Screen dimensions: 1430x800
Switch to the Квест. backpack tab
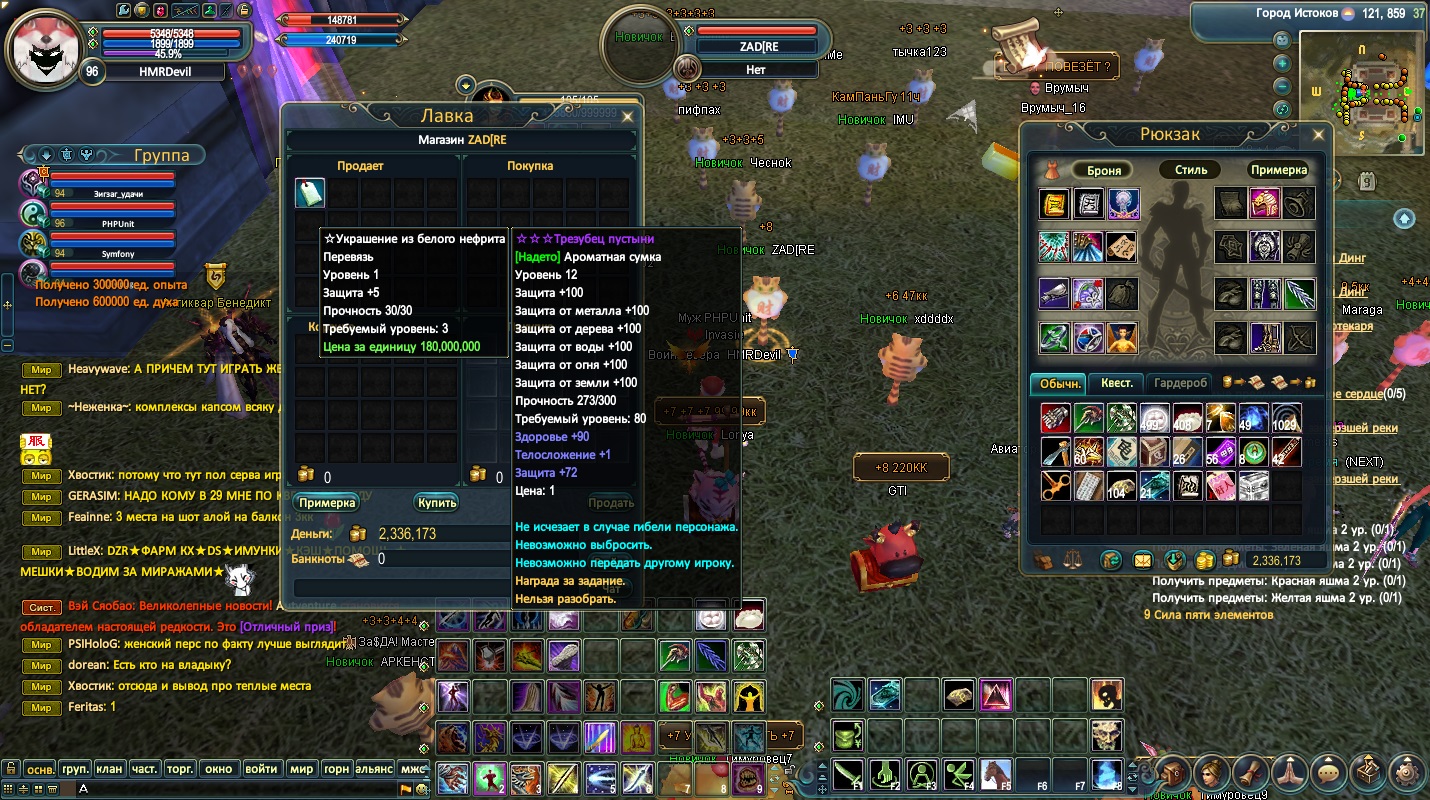(1117, 383)
